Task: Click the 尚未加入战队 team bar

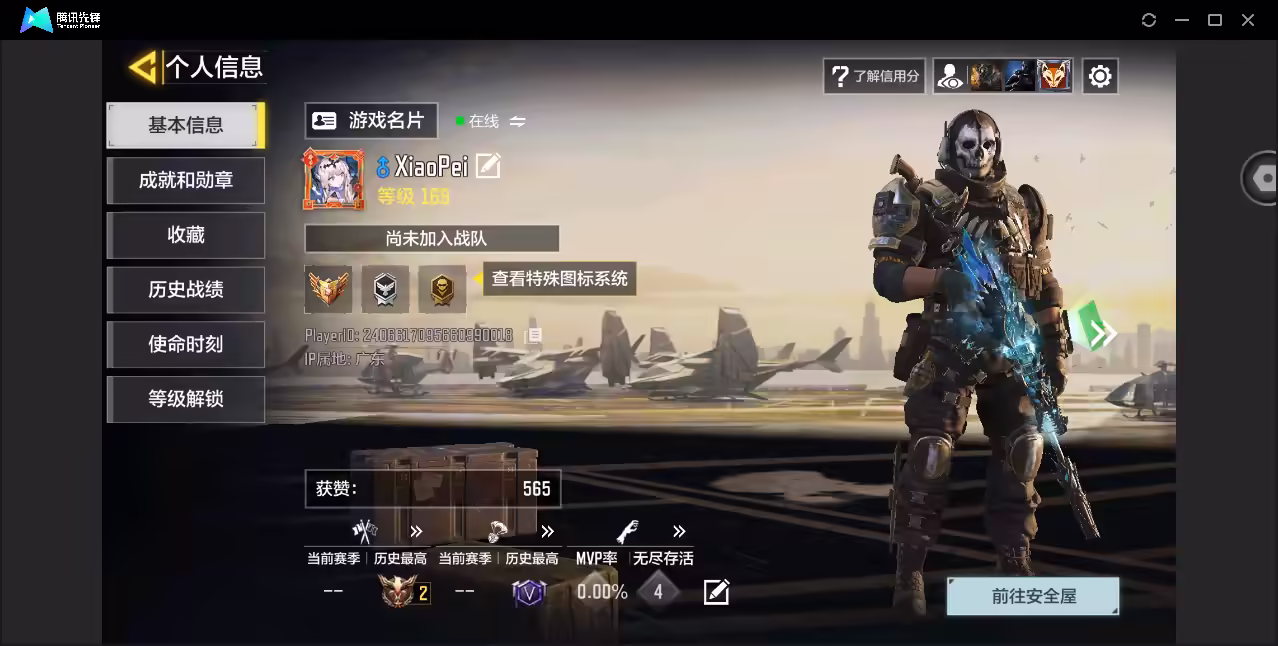Action: [x=432, y=239]
